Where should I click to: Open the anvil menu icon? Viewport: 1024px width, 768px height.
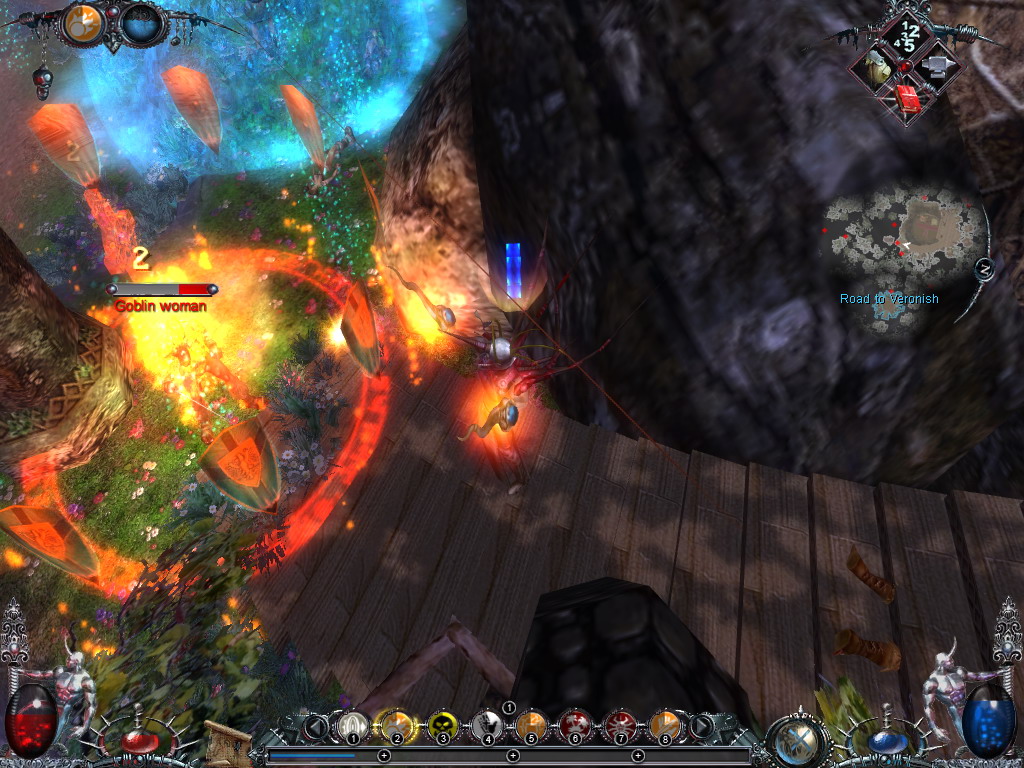tap(937, 67)
